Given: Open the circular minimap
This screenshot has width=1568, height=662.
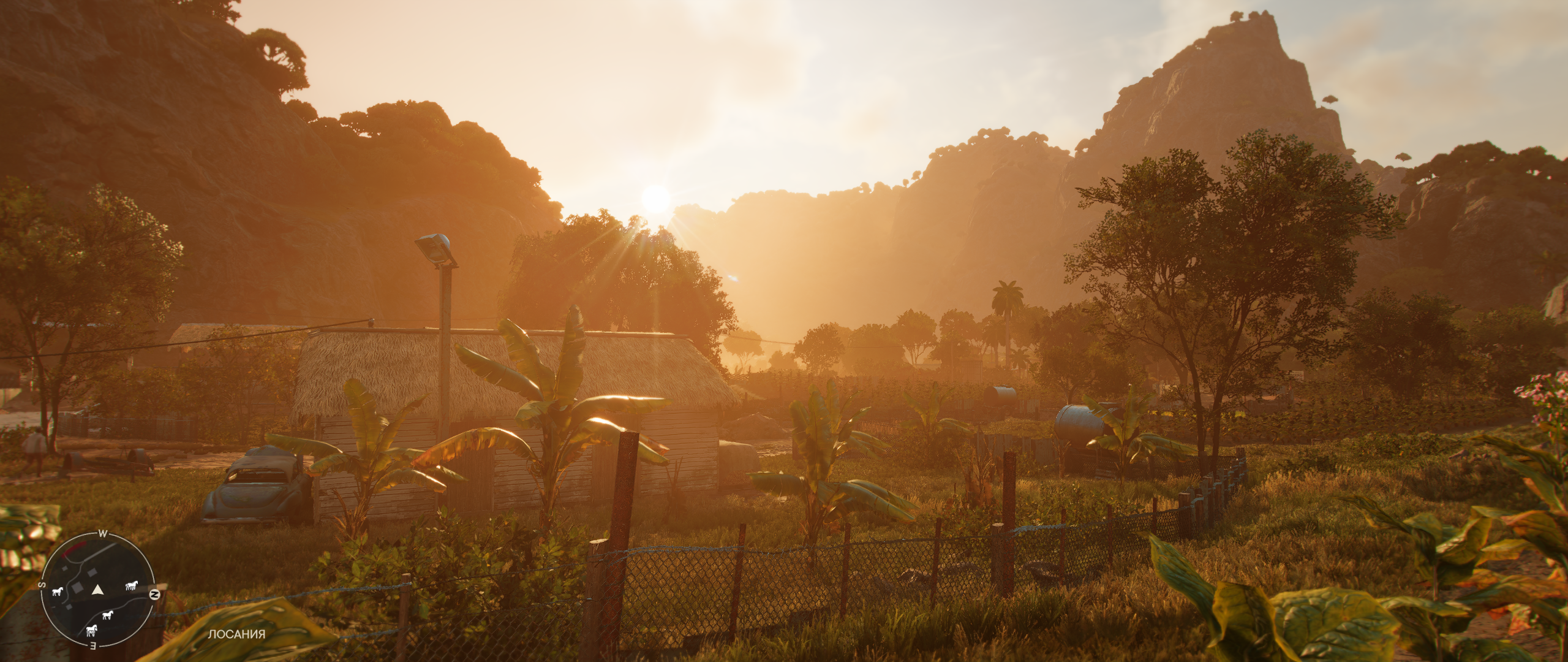Looking at the screenshot, I should [x=98, y=589].
